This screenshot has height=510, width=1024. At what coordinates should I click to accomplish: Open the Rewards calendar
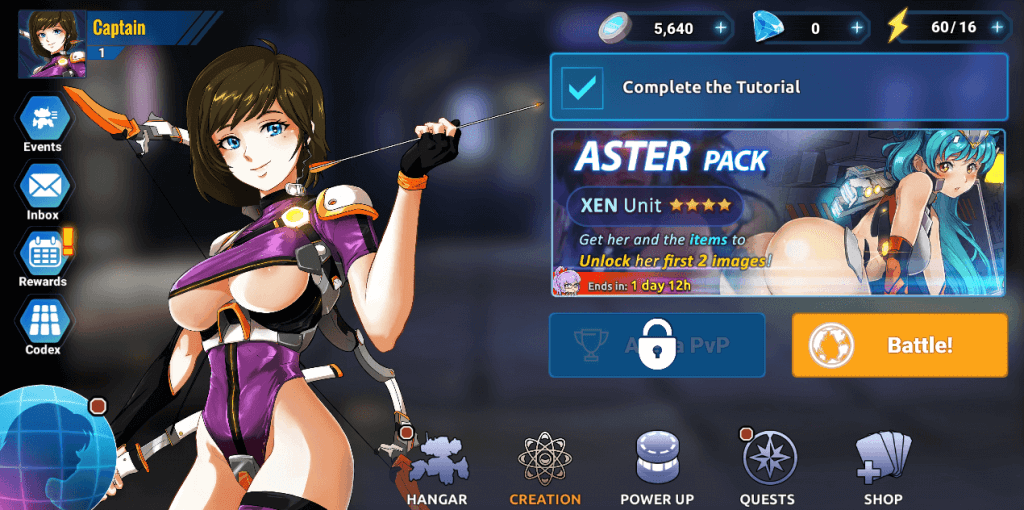point(43,258)
